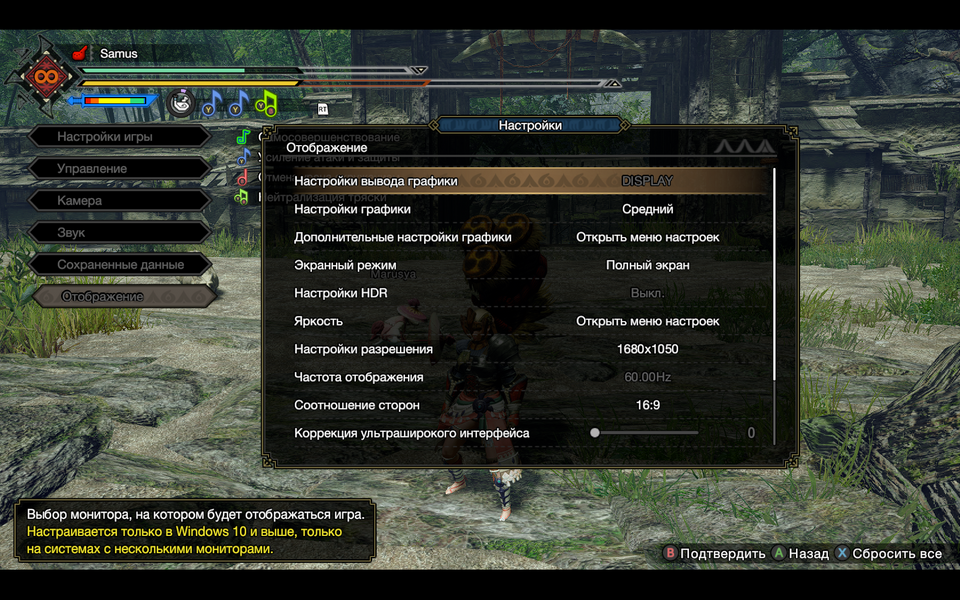
Task: Switch to the Управление settings section
Action: coord(118,169)
